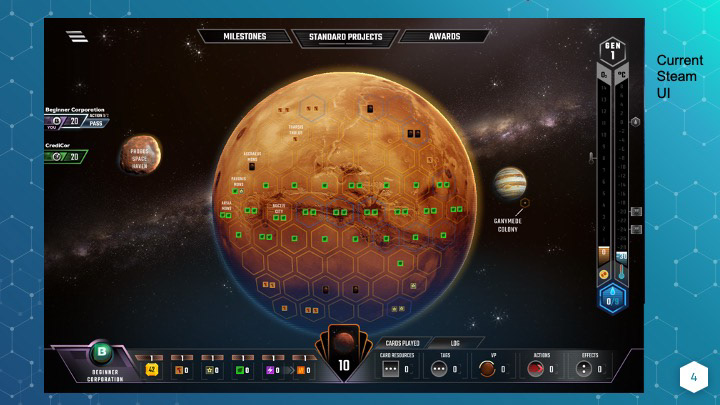Switch to the Log tab

click(x=455, y=342)
